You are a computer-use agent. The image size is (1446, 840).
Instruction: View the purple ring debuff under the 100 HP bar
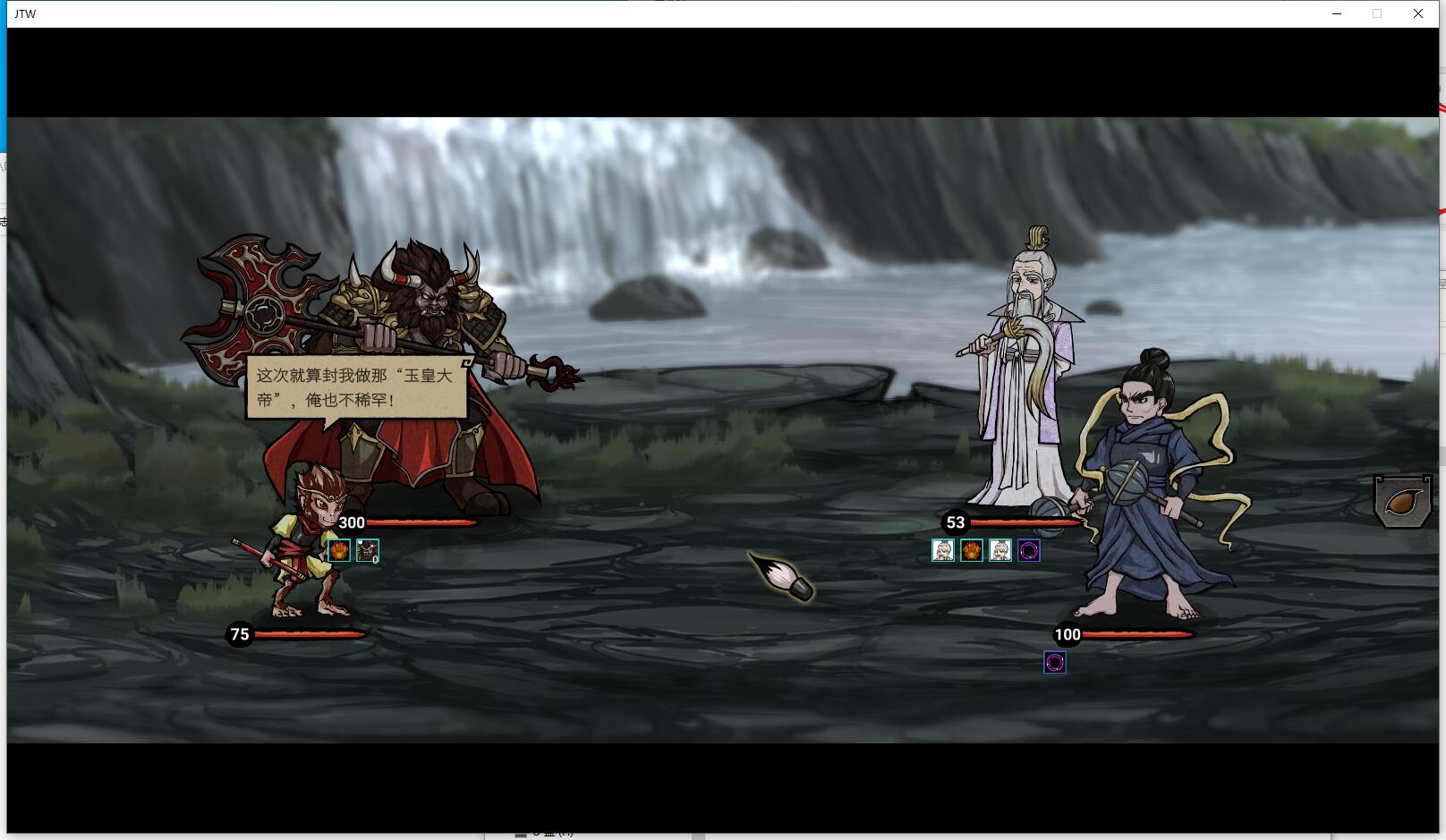click(1055, 662)
